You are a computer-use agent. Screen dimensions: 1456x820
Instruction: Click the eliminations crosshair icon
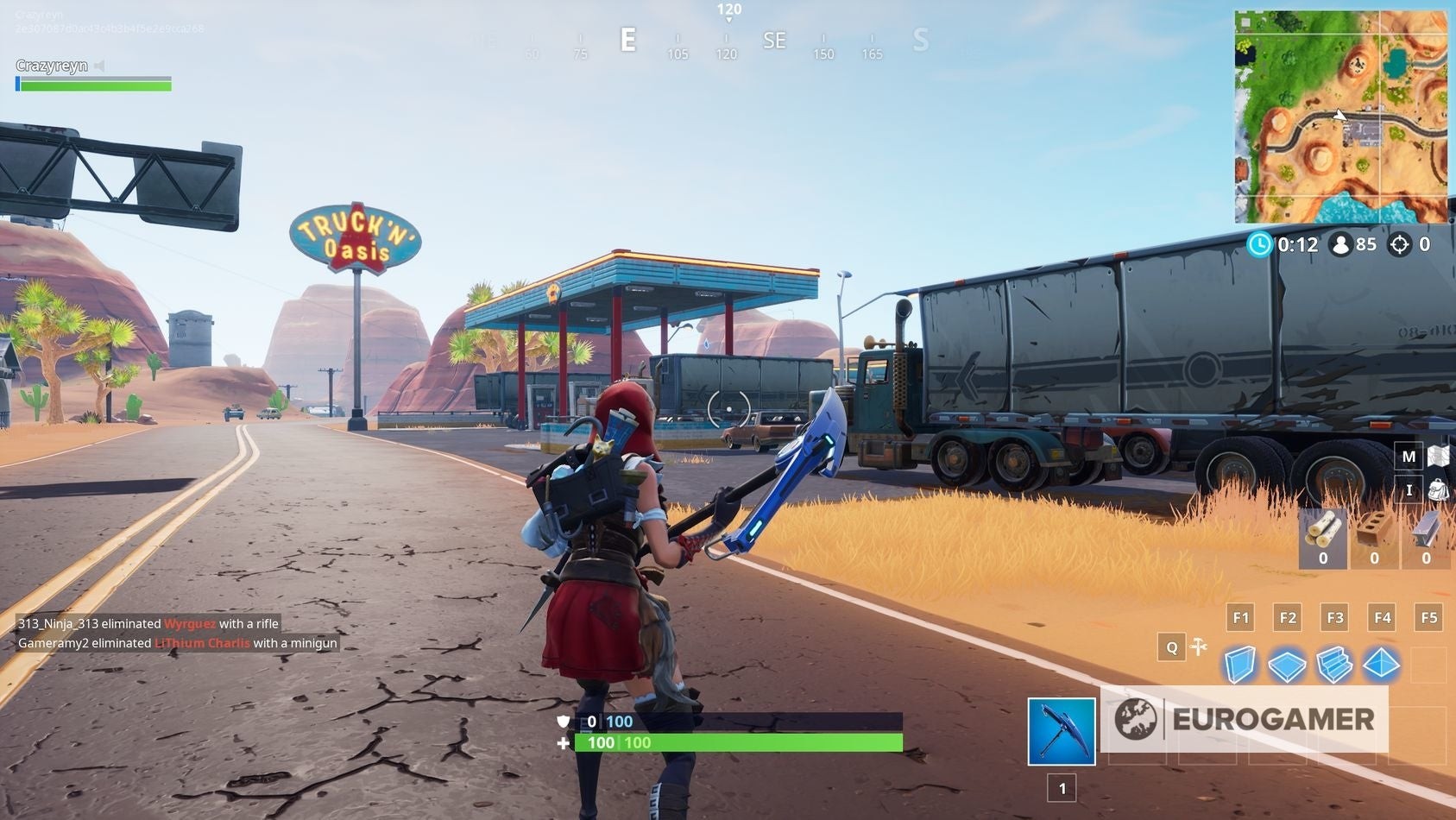coord(1398,244)
